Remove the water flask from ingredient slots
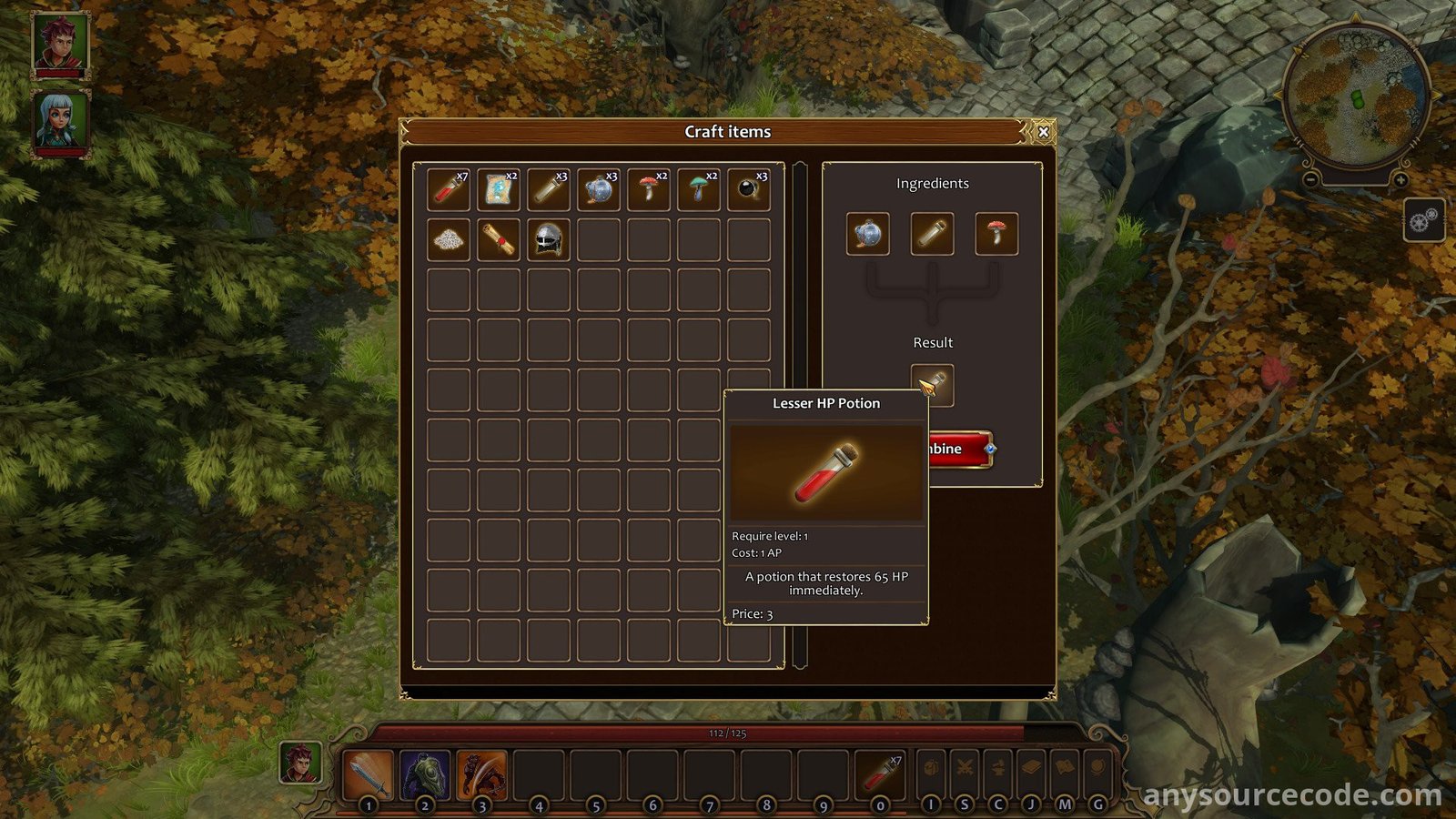This screenshot has height=819, width=1456. click(868, 234)
